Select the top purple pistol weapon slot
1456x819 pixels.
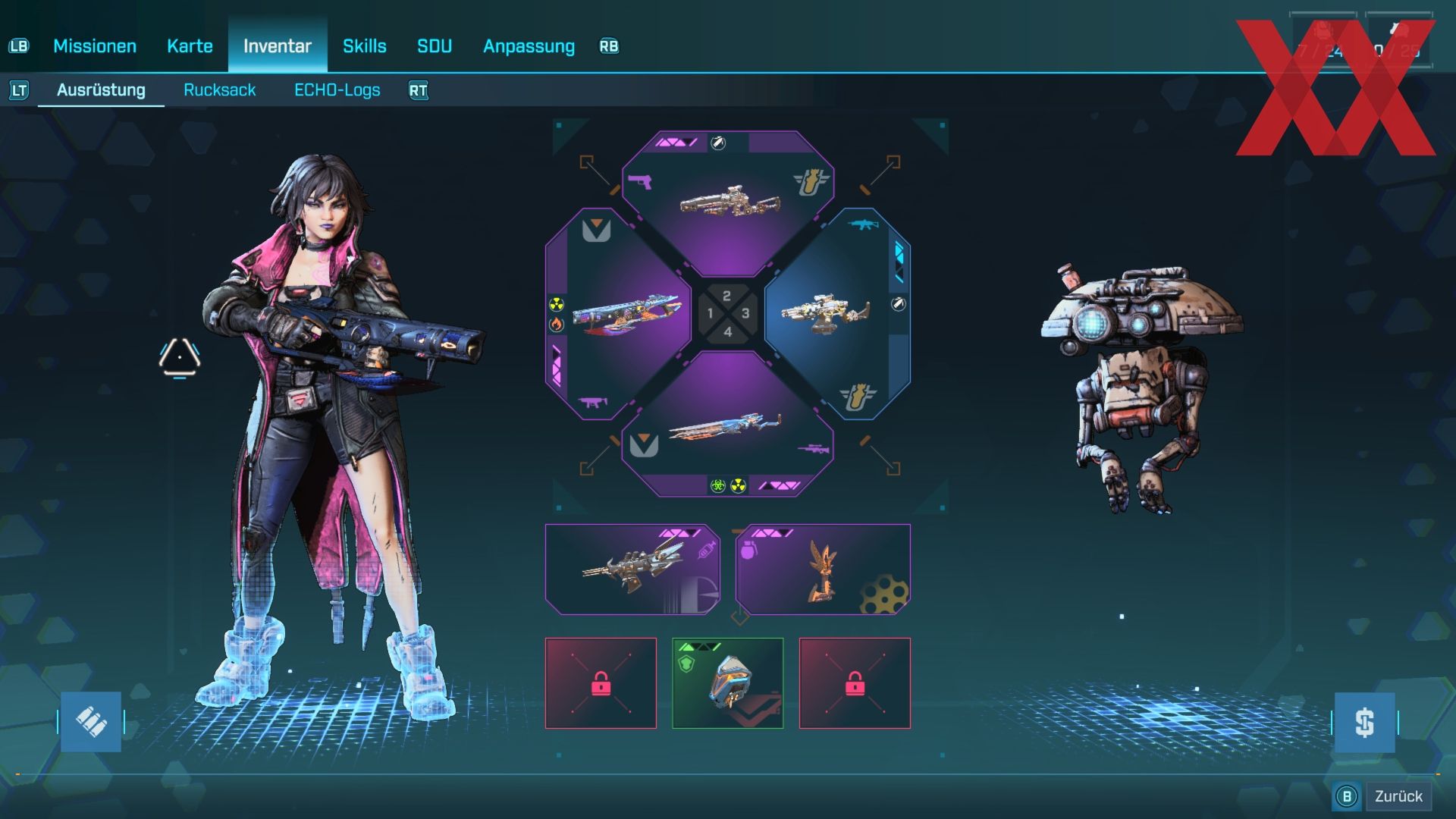728,201
